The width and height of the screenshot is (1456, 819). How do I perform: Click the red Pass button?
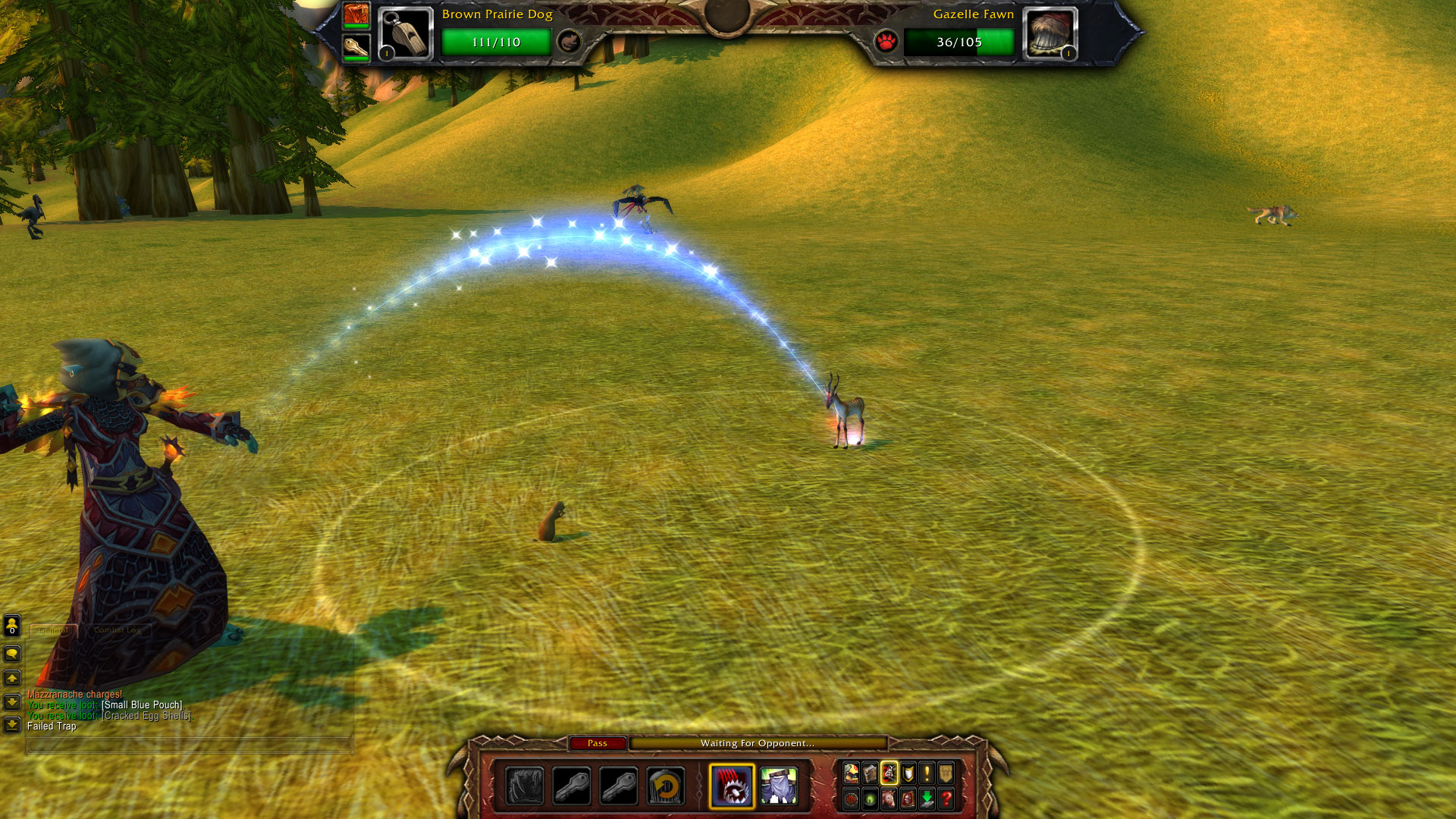598,743
